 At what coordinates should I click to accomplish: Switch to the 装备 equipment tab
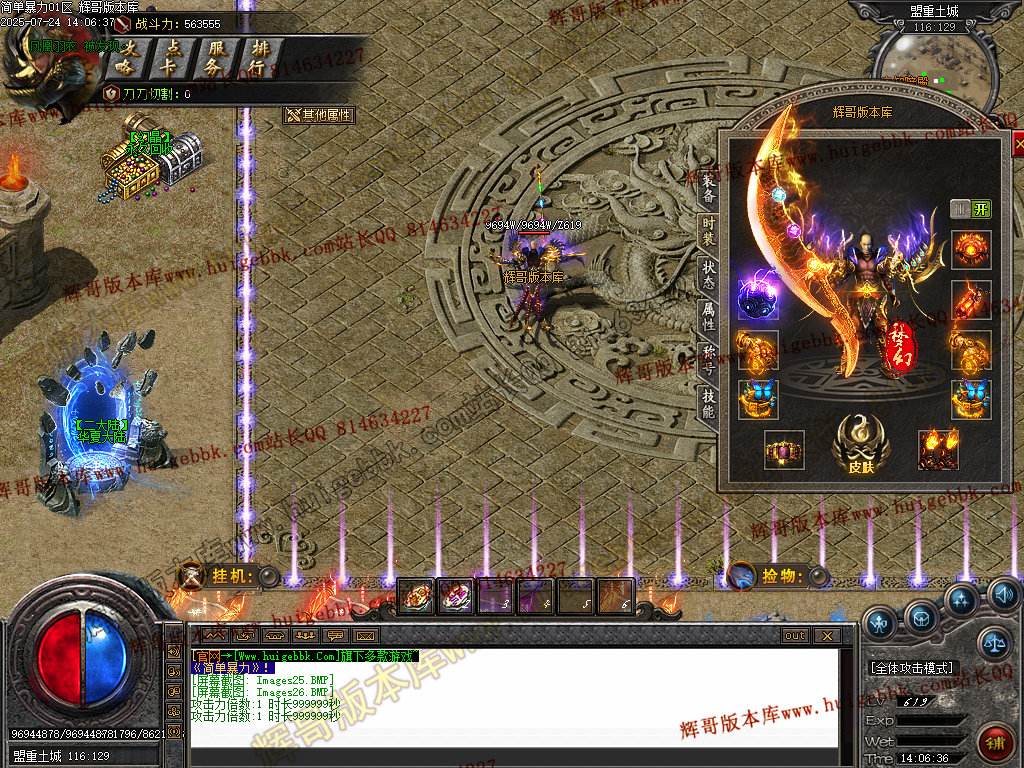[708, 188]
